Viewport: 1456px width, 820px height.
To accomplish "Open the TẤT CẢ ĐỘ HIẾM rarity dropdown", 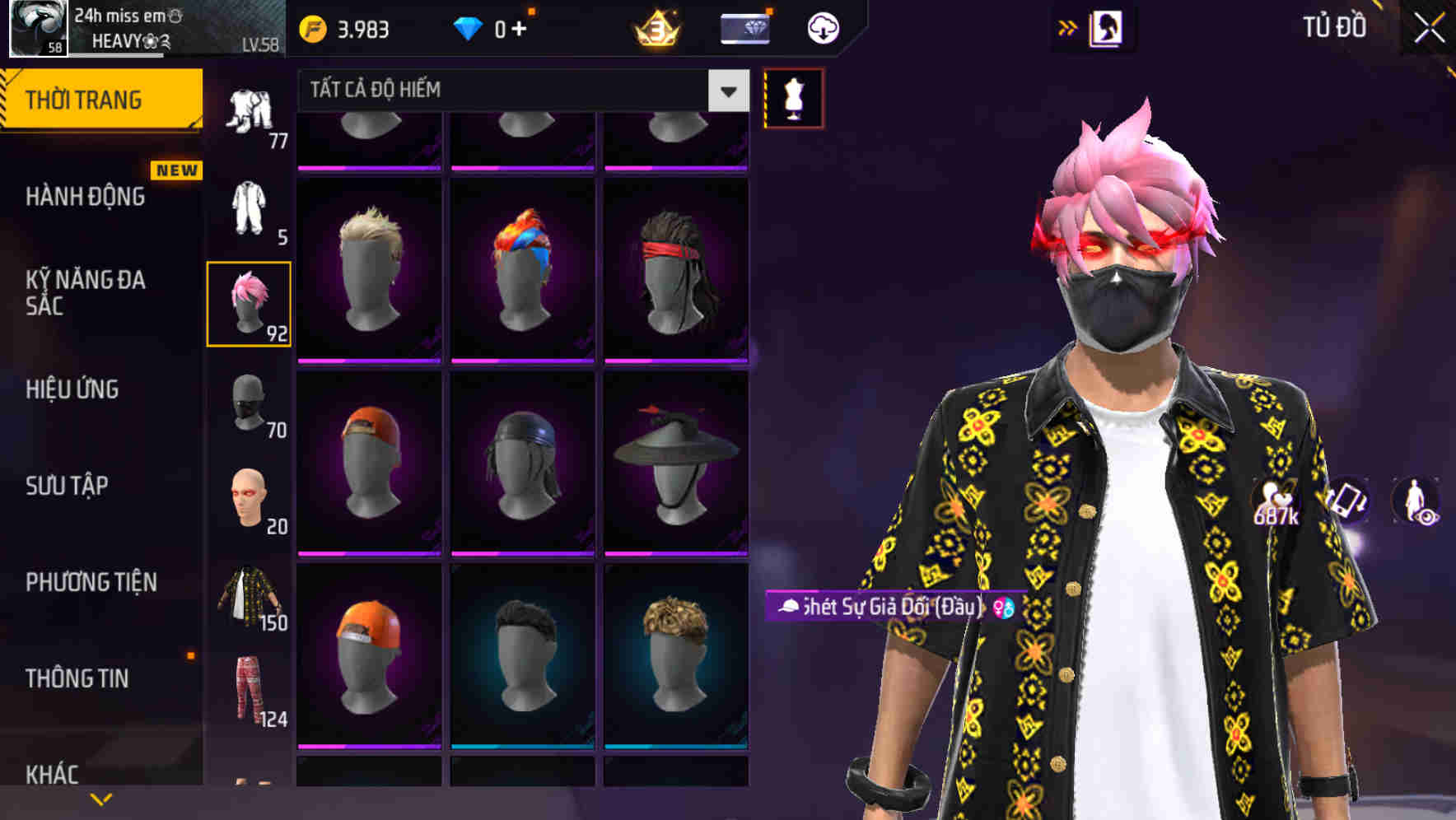I will pos(511,90).
